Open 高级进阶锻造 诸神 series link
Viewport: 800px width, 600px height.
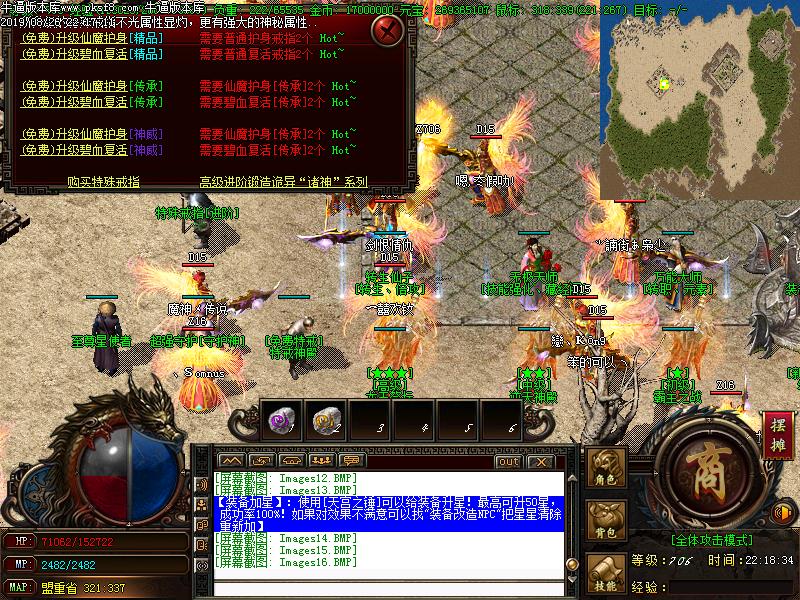coord(284,182)
